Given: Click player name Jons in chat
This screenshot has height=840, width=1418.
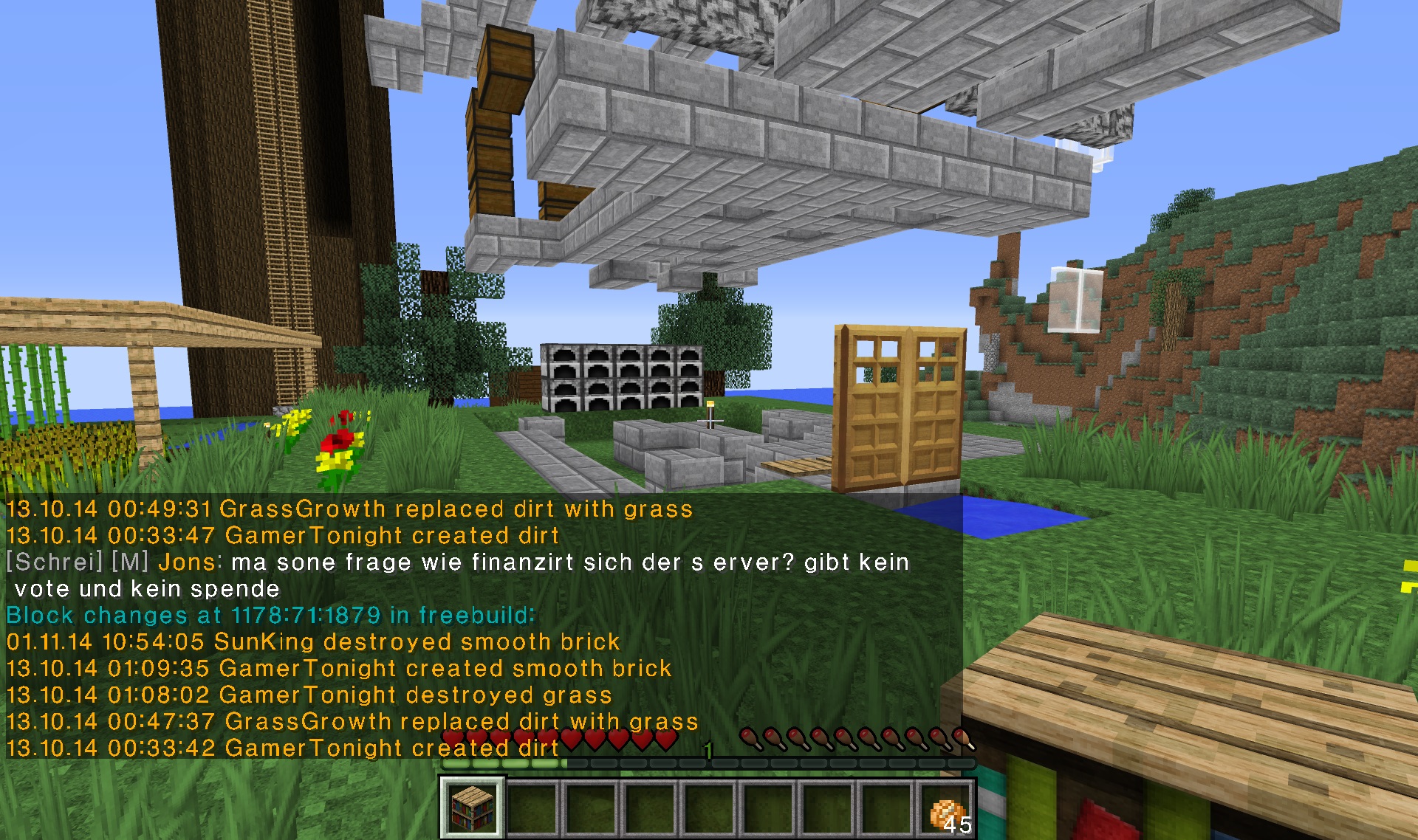Looking at the screenshot, I should click(x=186, y=562).
